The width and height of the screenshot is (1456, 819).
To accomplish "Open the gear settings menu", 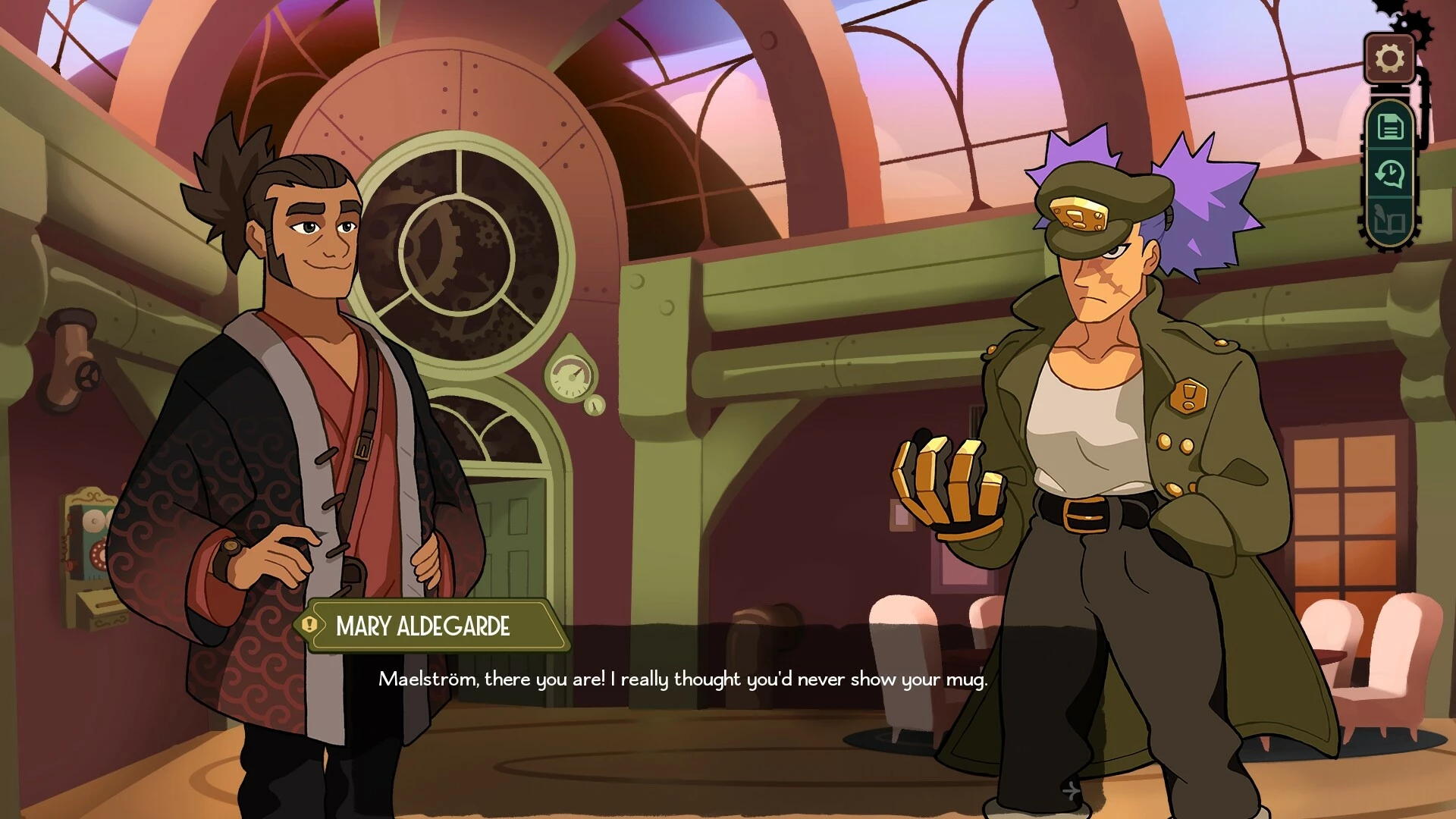I will coord(1389,58).
